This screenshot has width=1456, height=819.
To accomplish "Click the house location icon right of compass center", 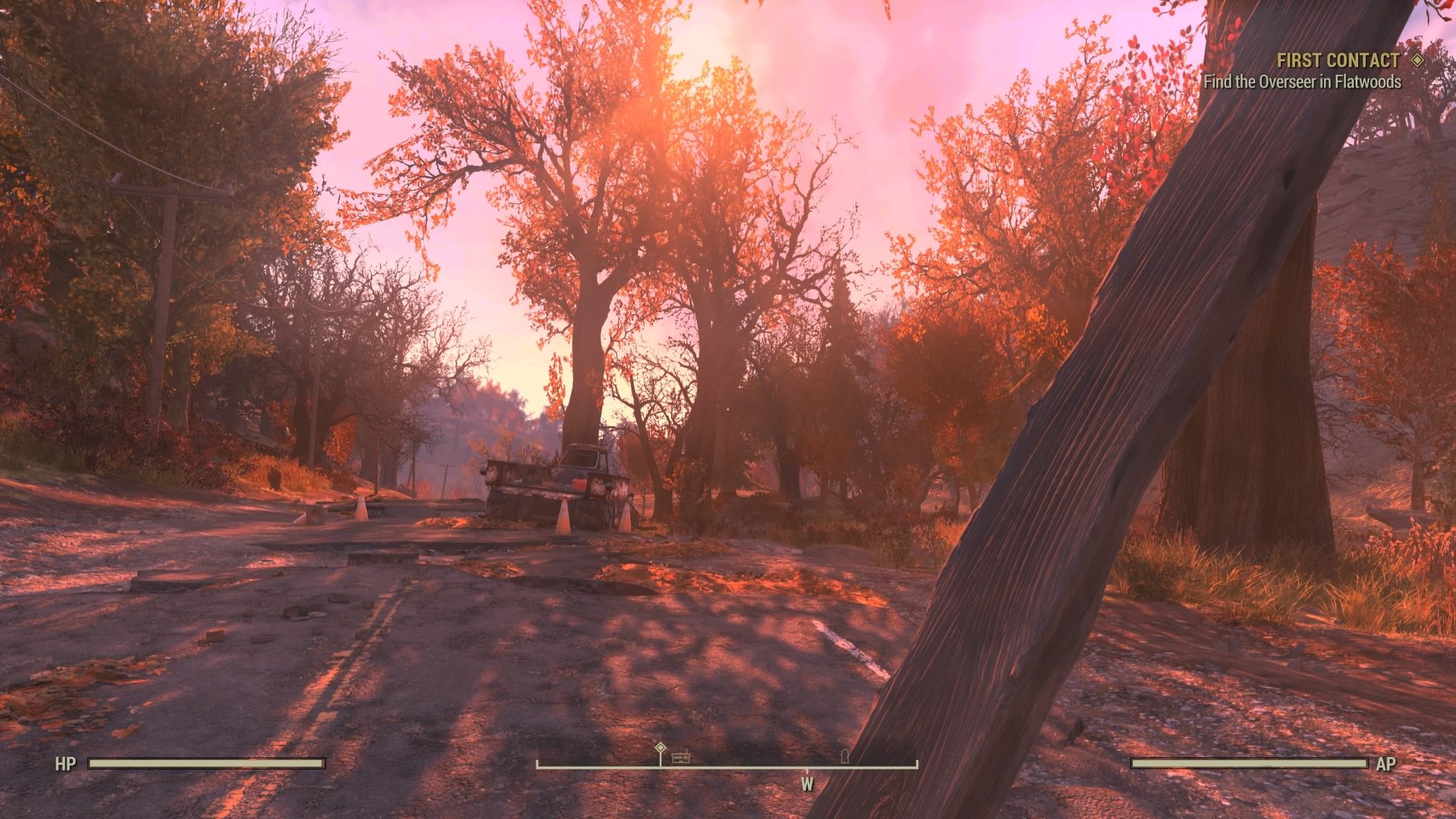I will [844, 757].
